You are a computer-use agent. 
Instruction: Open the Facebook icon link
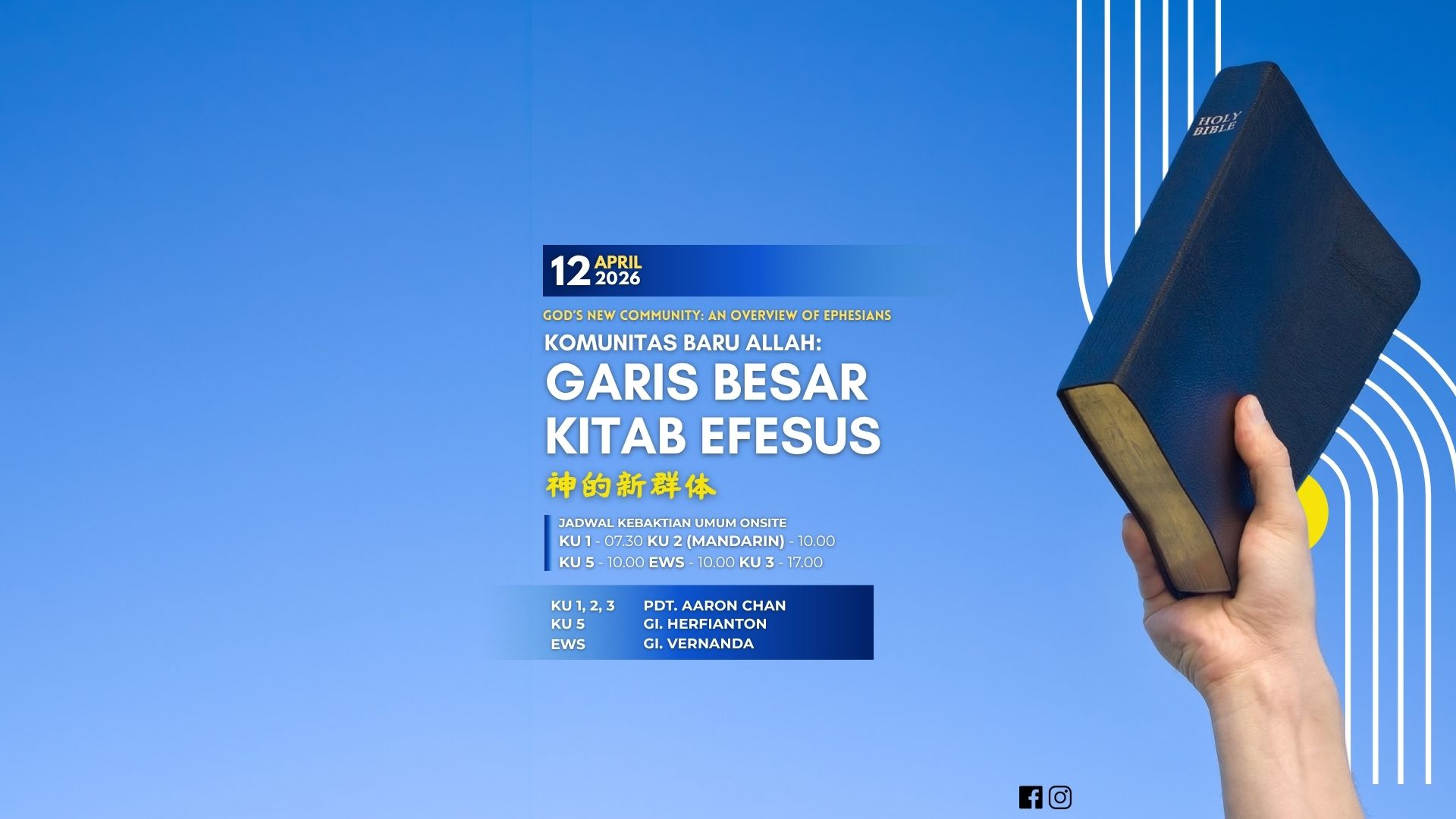(1030, 797)
